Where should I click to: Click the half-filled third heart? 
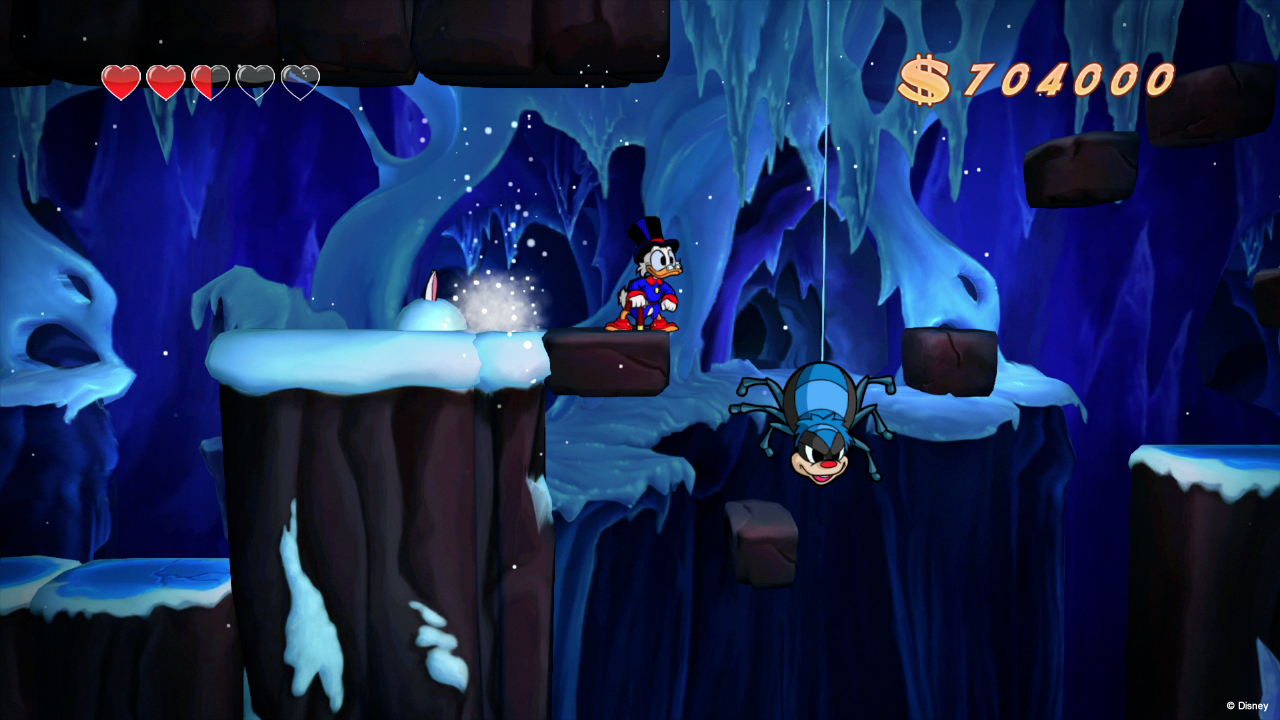point(210,80)
